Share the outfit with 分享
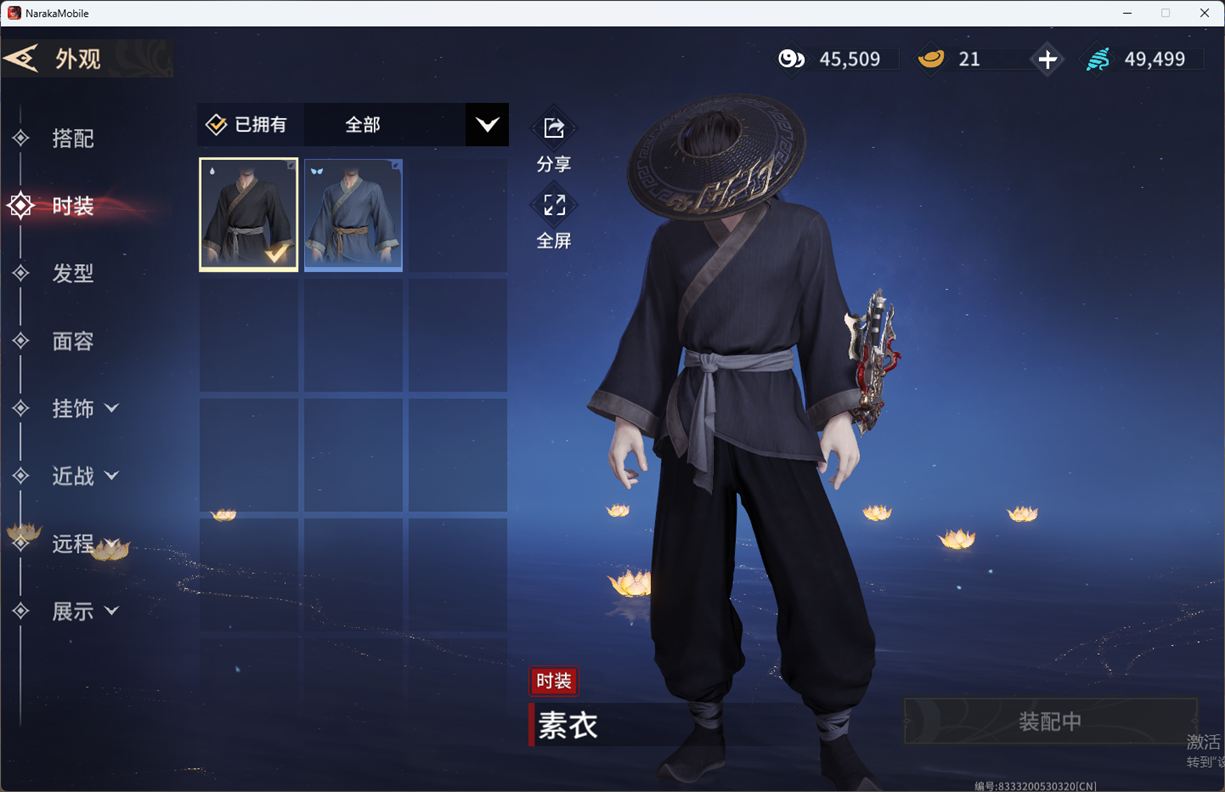This screenshot has width=1225, height=792. (554, 129)
